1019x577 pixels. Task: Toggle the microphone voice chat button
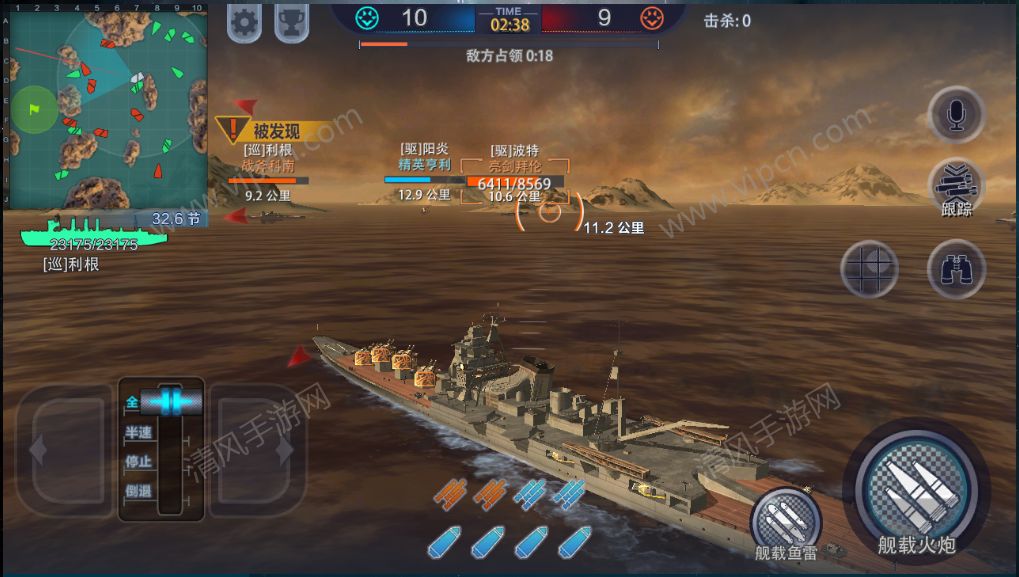pyautogui.click(x=956, y=115)
